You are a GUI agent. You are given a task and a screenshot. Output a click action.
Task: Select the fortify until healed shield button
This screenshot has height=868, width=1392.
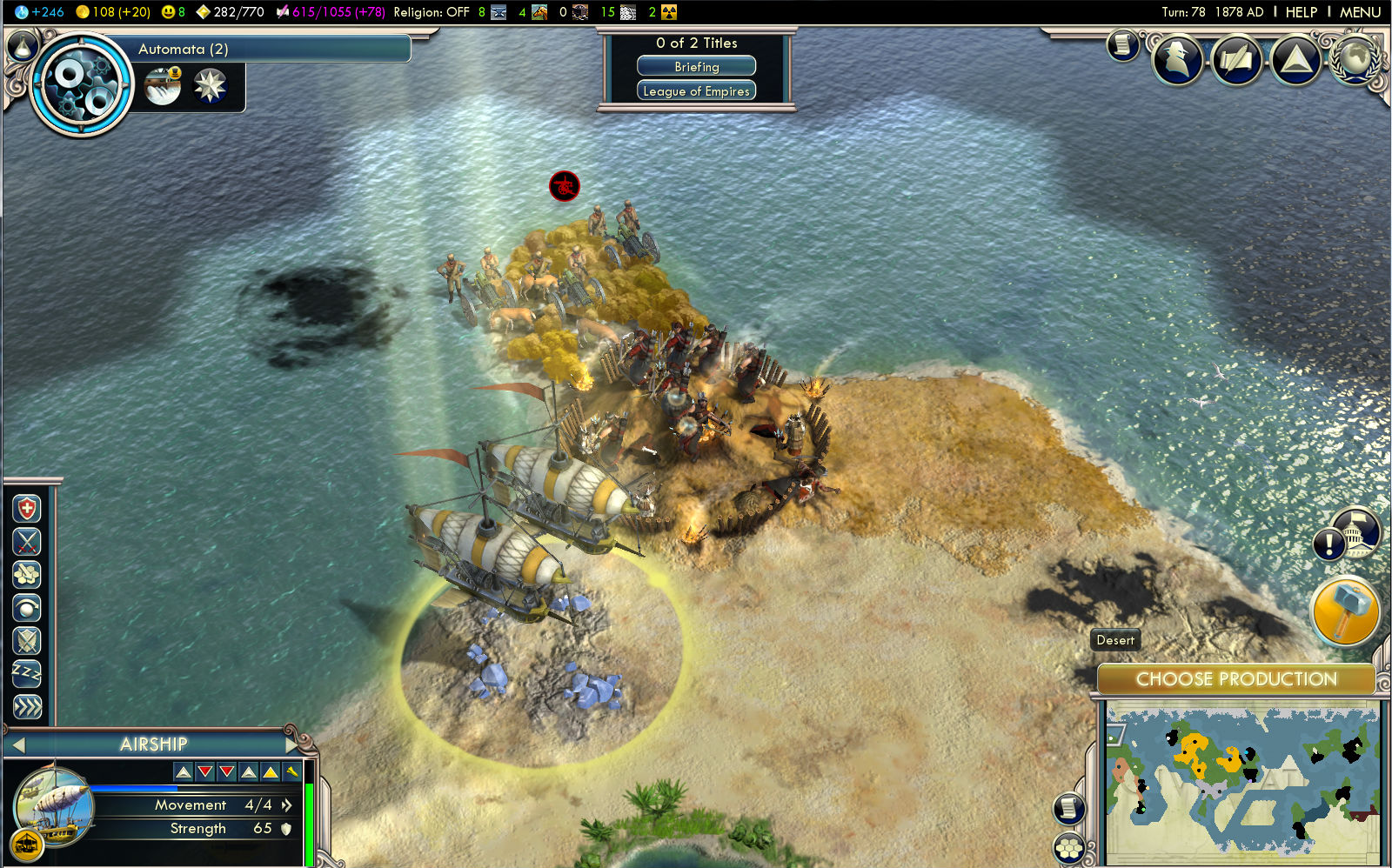[27, 509]
